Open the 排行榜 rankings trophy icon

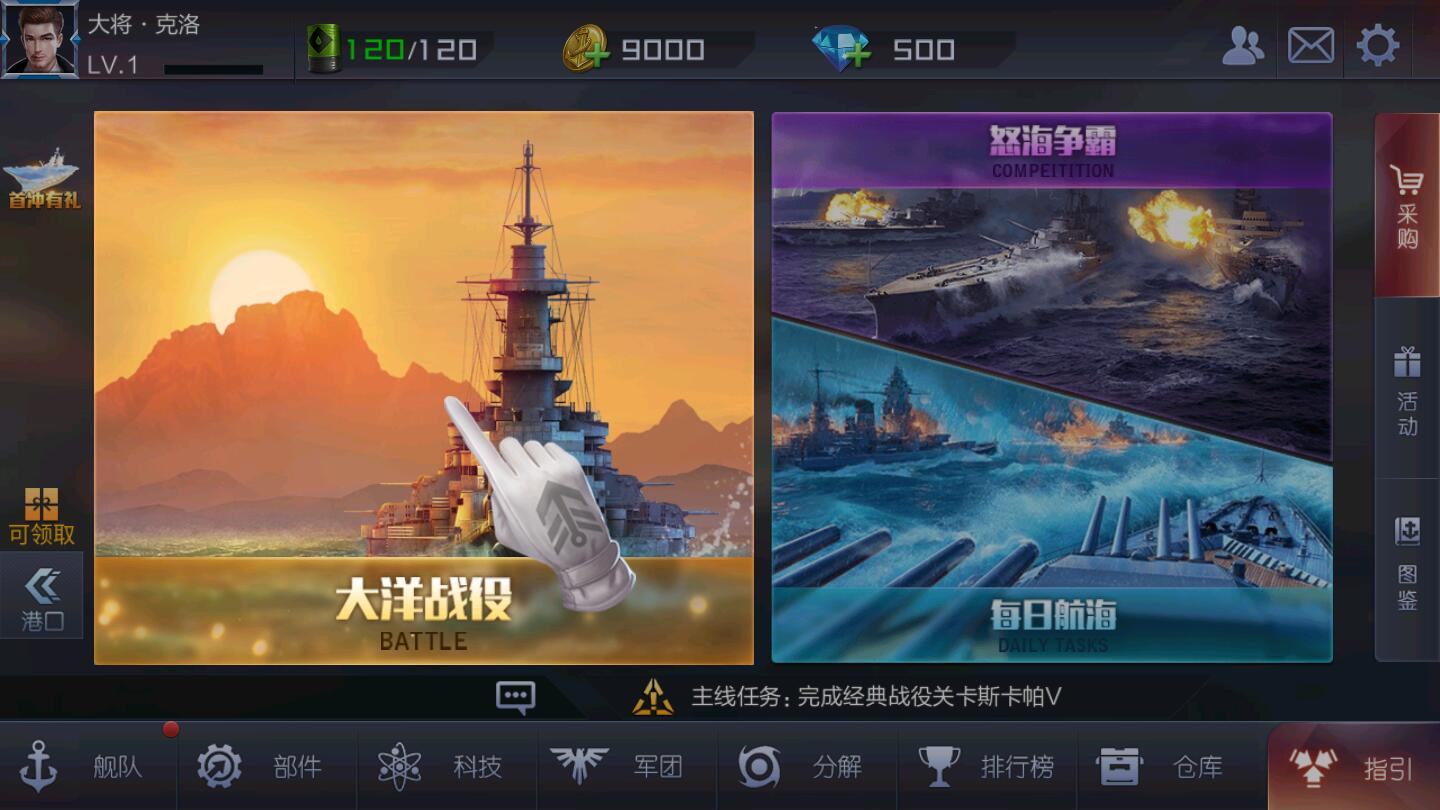pyautogui.click(x=941, y=765)
